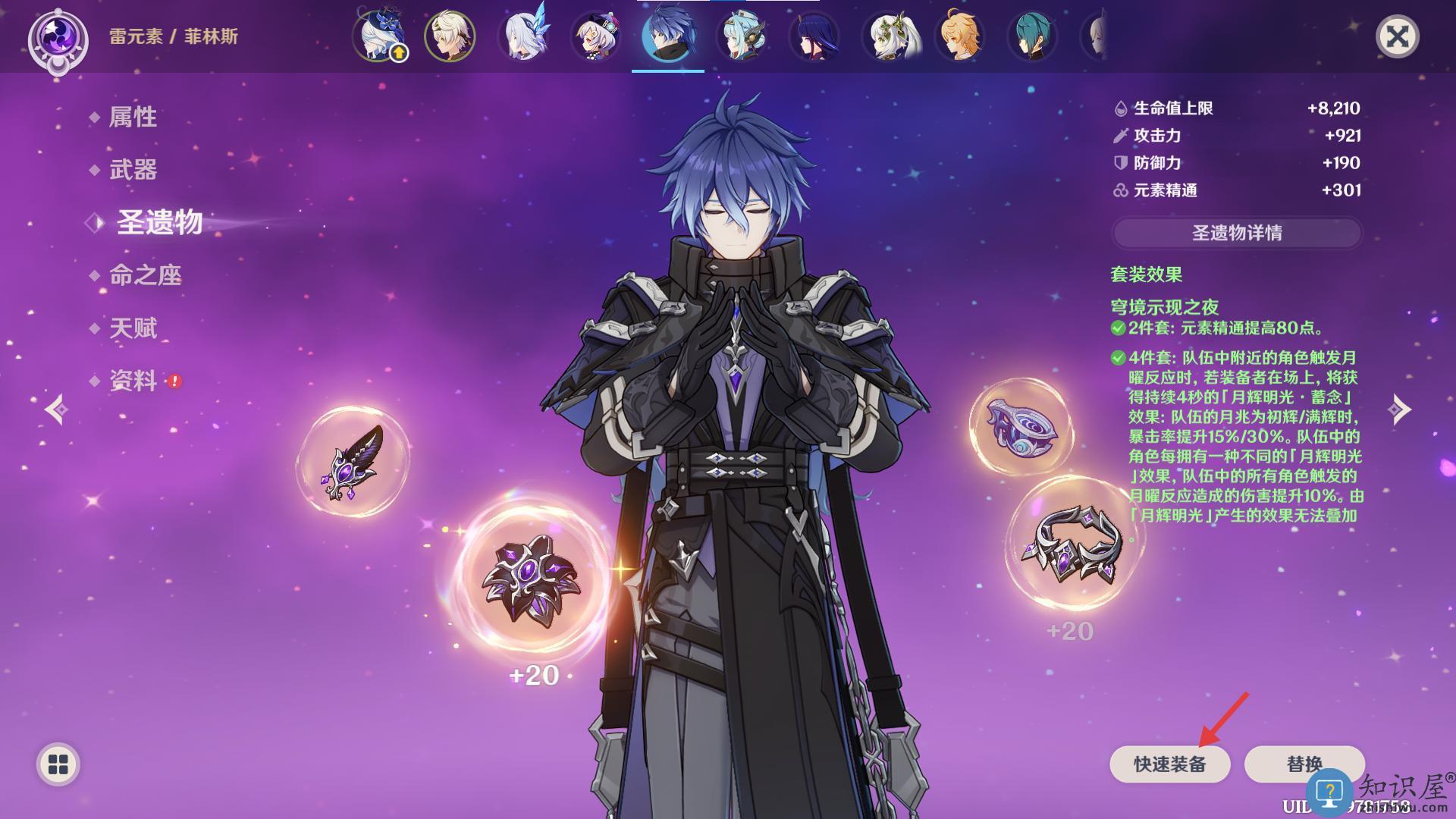Screen dimensions: 1456x819
Task: Open the 命之座 constellation section
Action: pos(145,275)
